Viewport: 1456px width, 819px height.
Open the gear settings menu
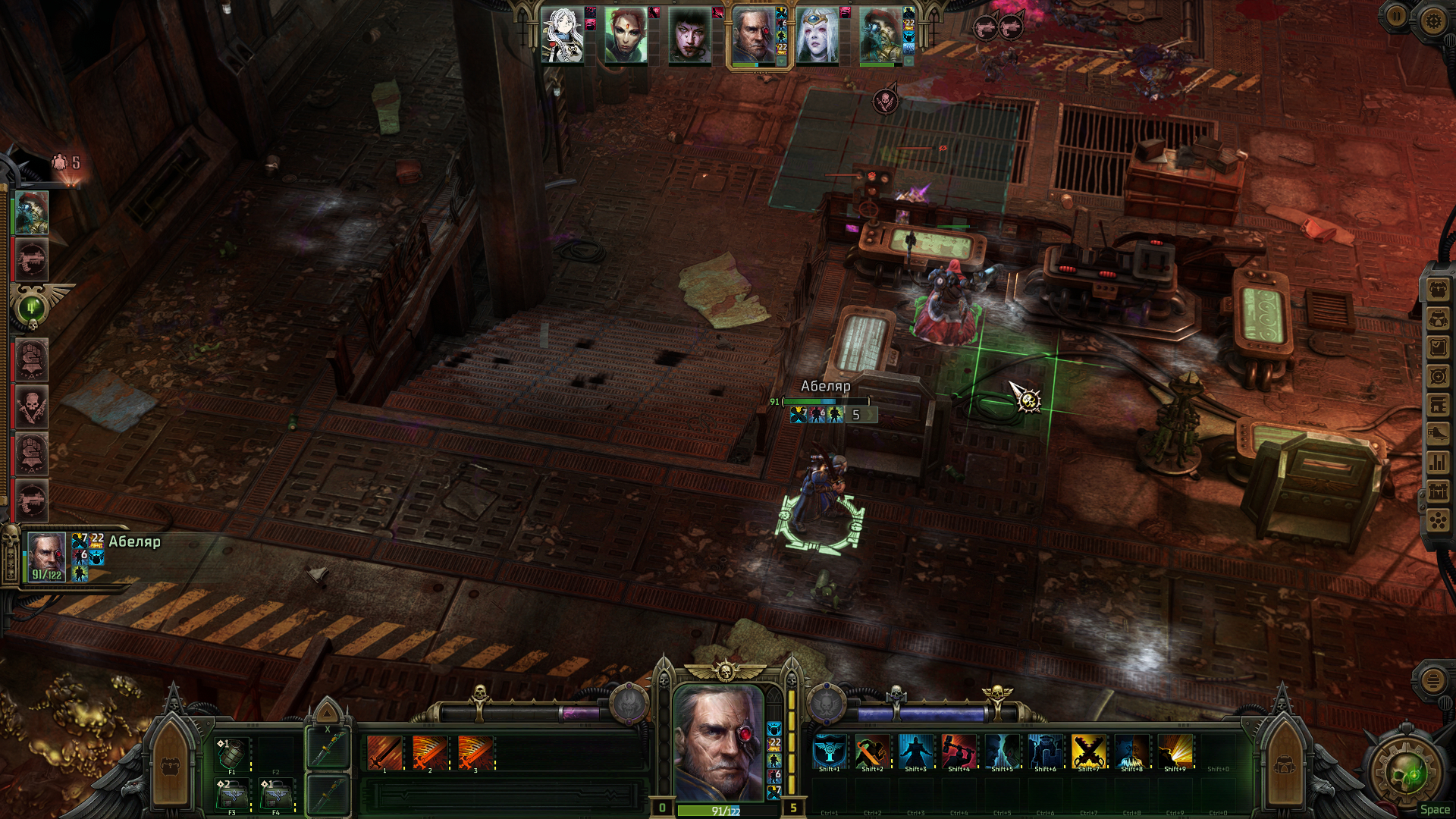(x=1432, y=20)
